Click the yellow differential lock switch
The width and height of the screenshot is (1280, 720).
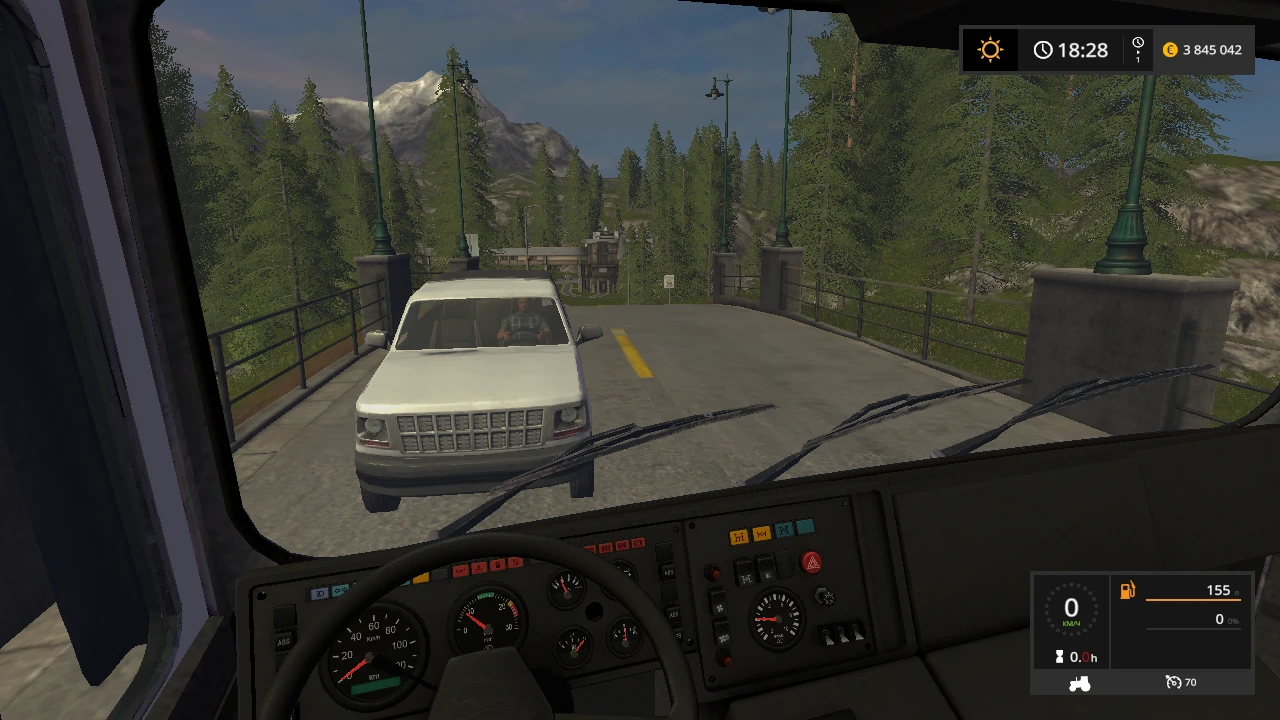(737, 536)
